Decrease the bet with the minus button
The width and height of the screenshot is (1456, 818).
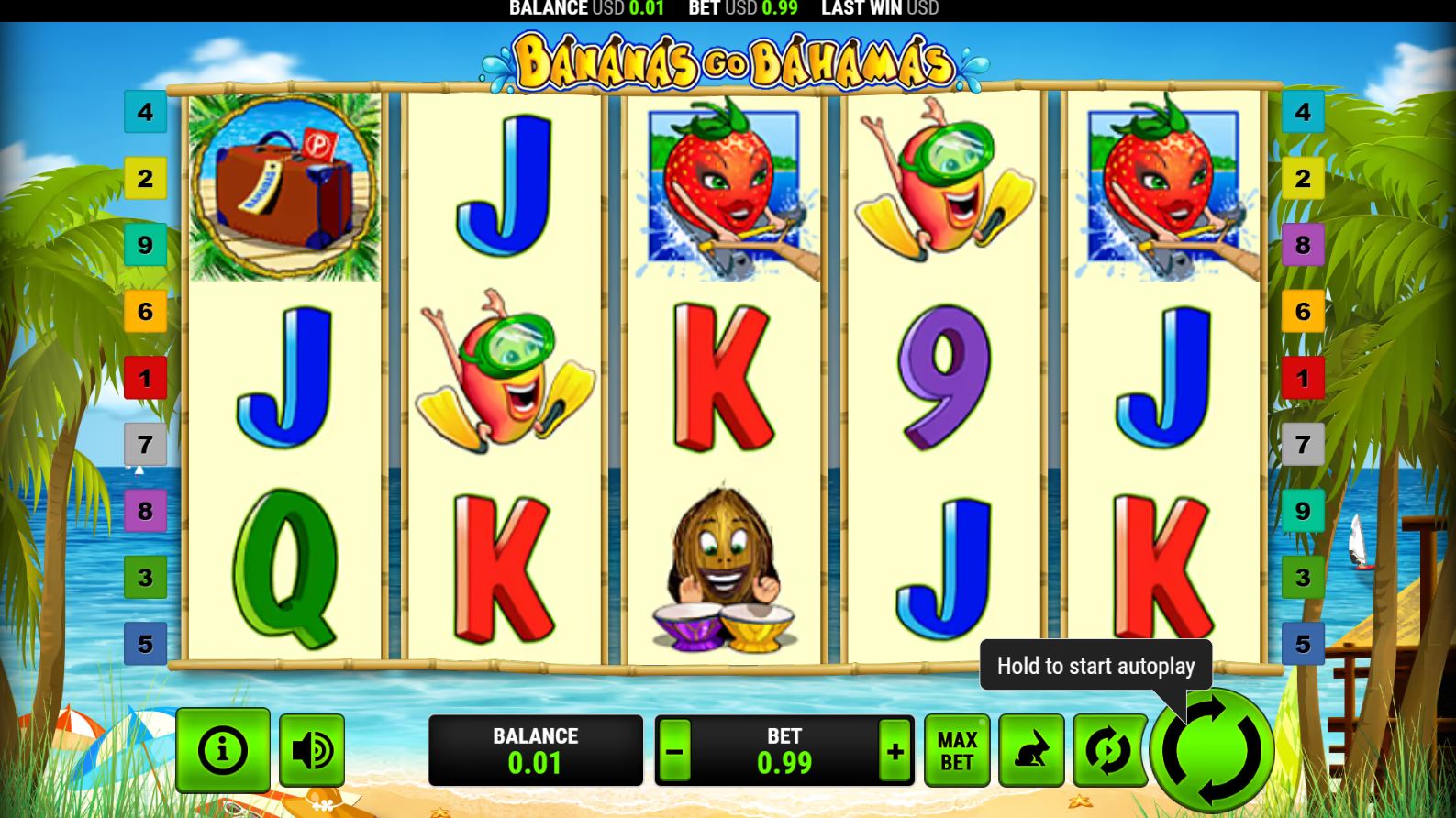[676, 750]
